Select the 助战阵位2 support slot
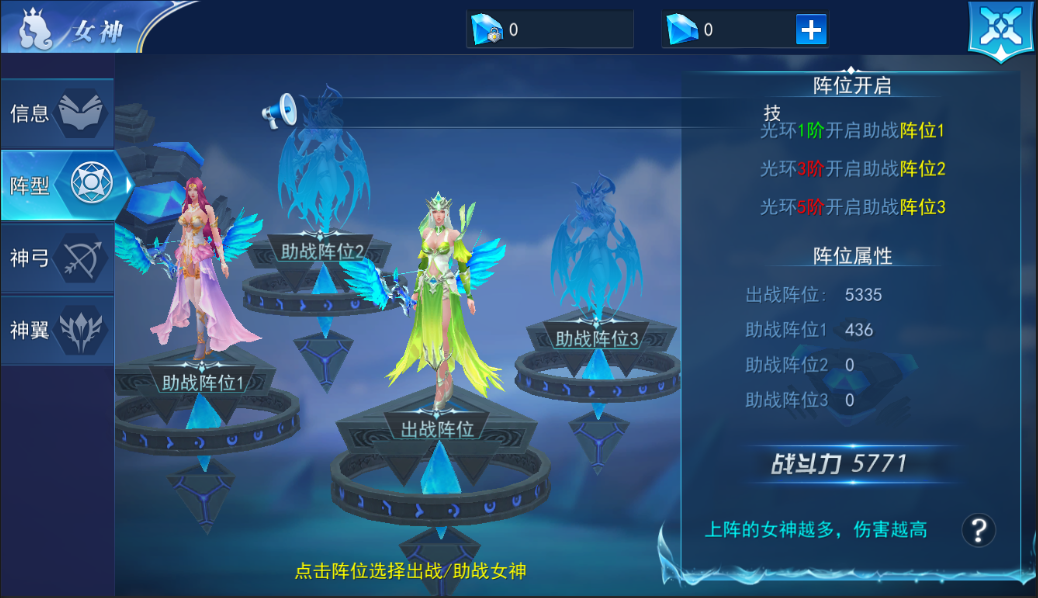 [322, 252]
